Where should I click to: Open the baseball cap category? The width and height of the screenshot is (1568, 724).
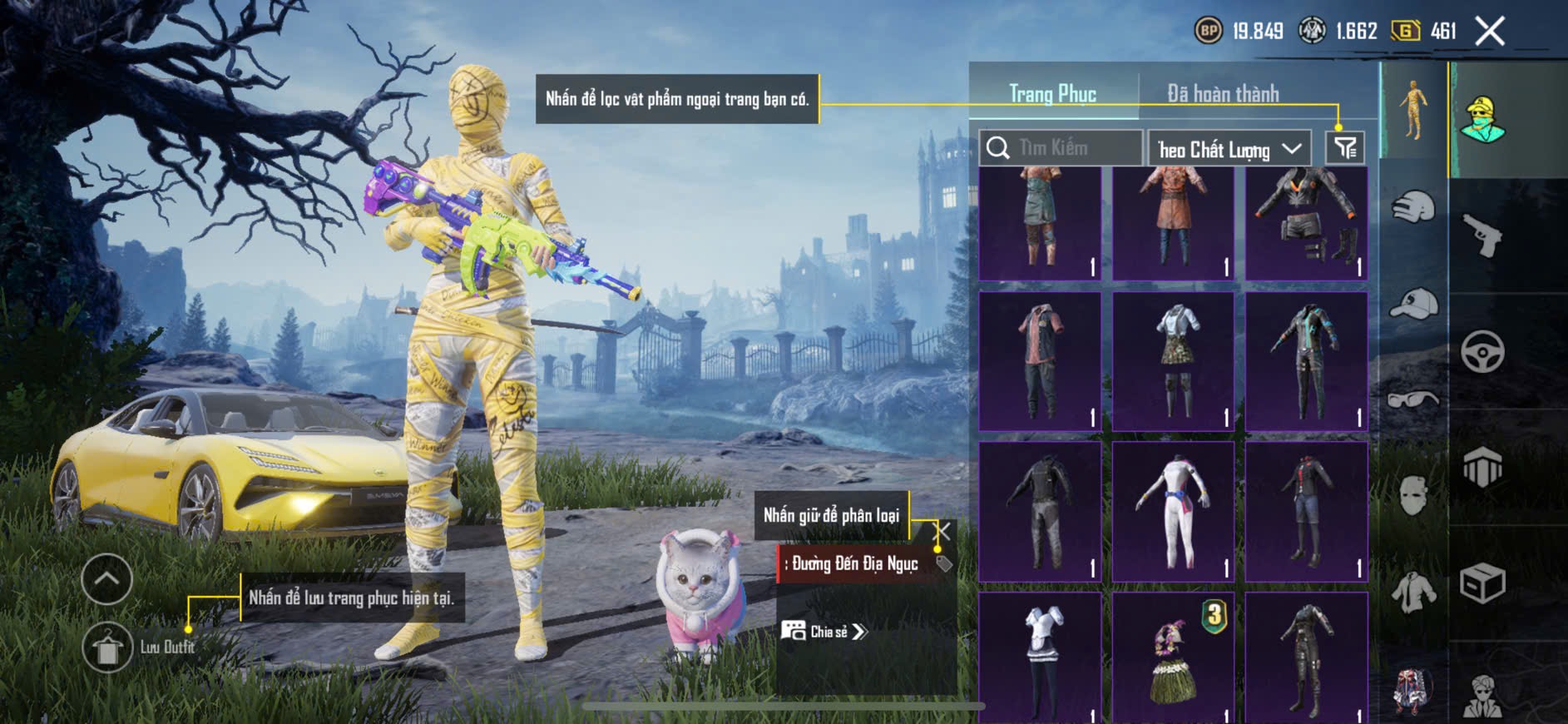click(1412, 304)
